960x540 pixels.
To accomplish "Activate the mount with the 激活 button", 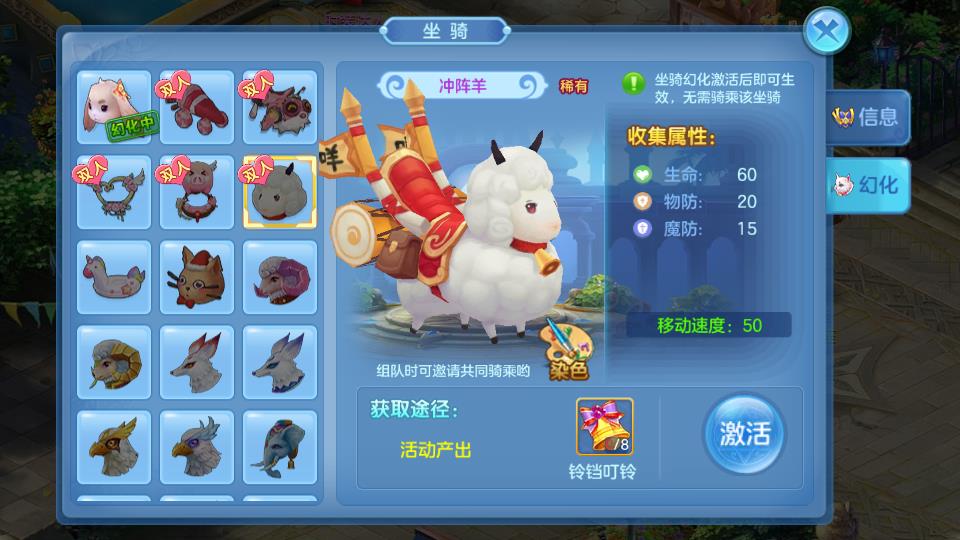I will click(x=744, y=433).
